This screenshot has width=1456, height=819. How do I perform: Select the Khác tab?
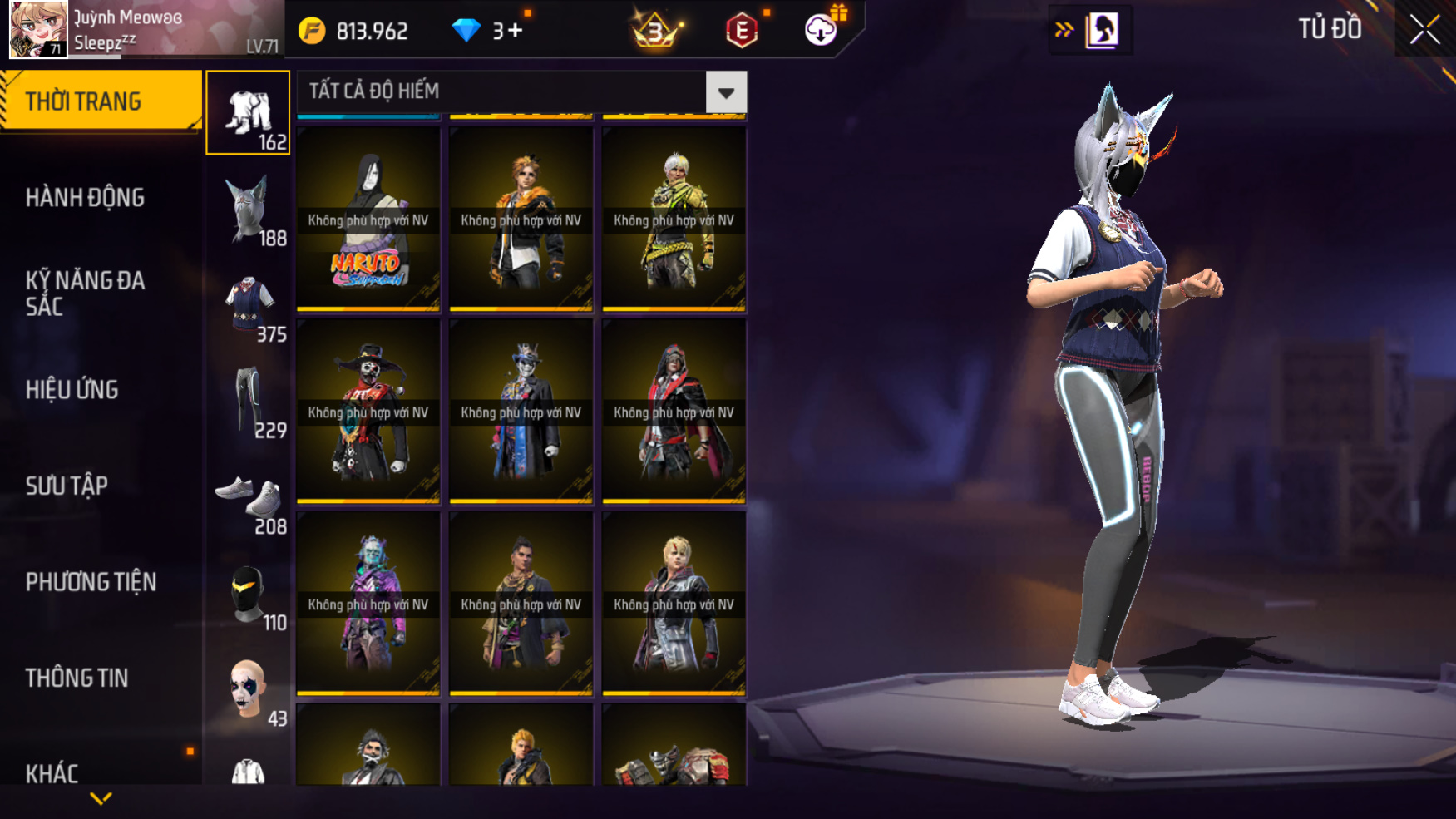click(52, 772)
